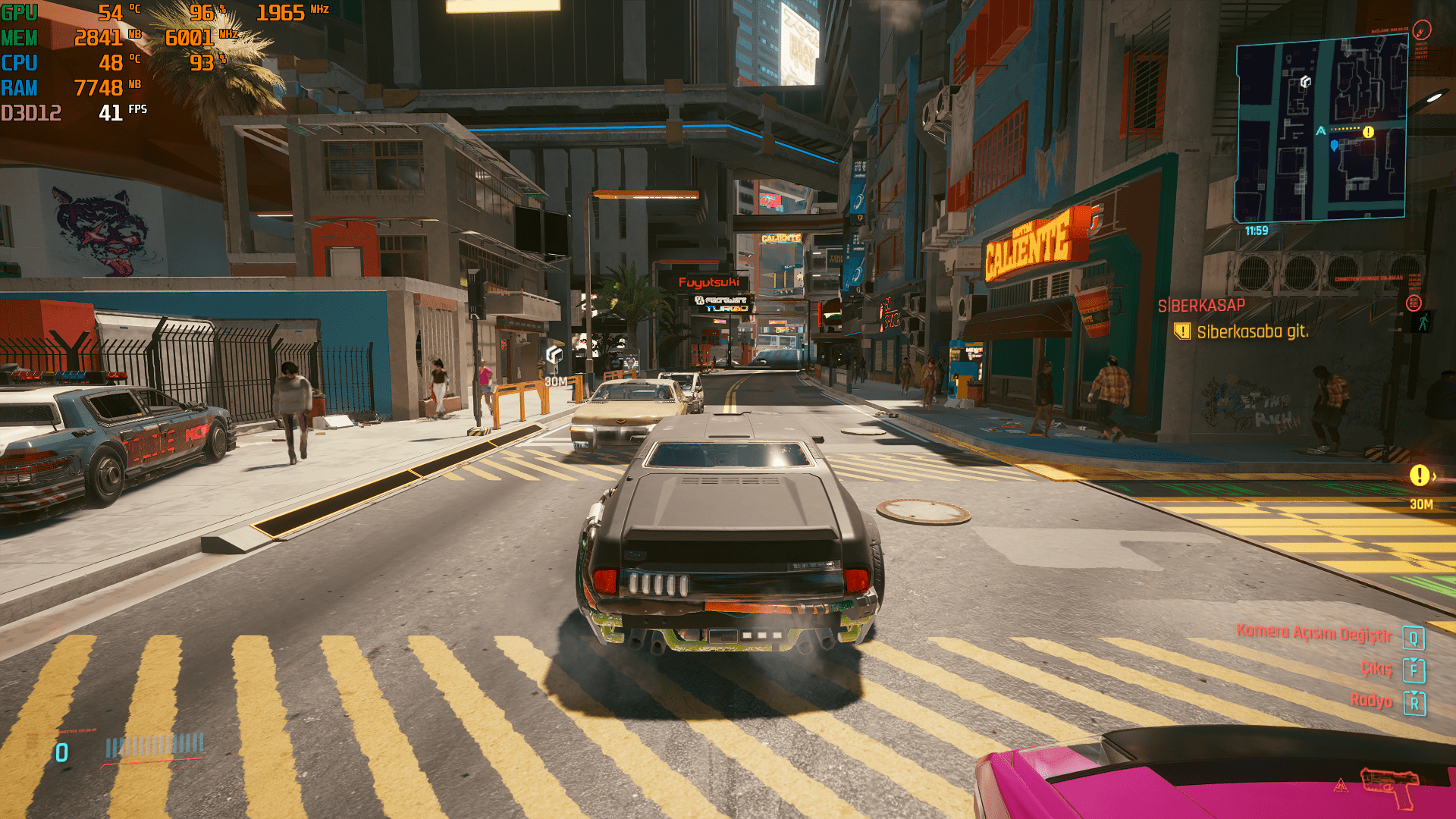
Task: Select the yellow quest marker on minimap
Action: [1368, 132]
